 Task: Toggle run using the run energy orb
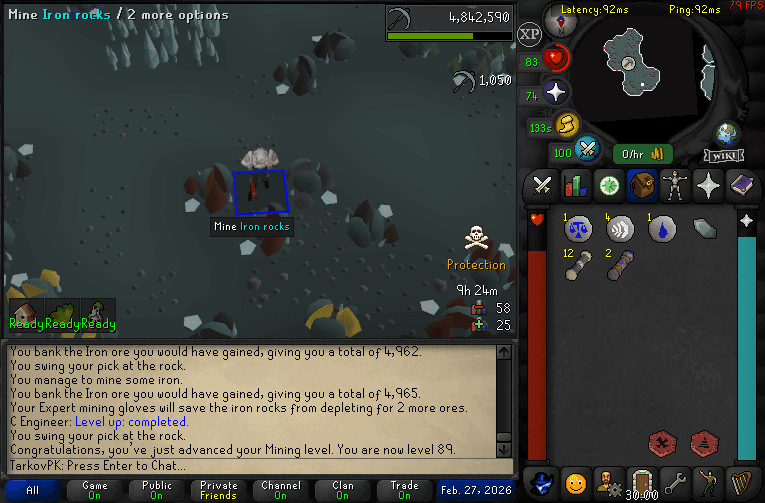point(567,125)
